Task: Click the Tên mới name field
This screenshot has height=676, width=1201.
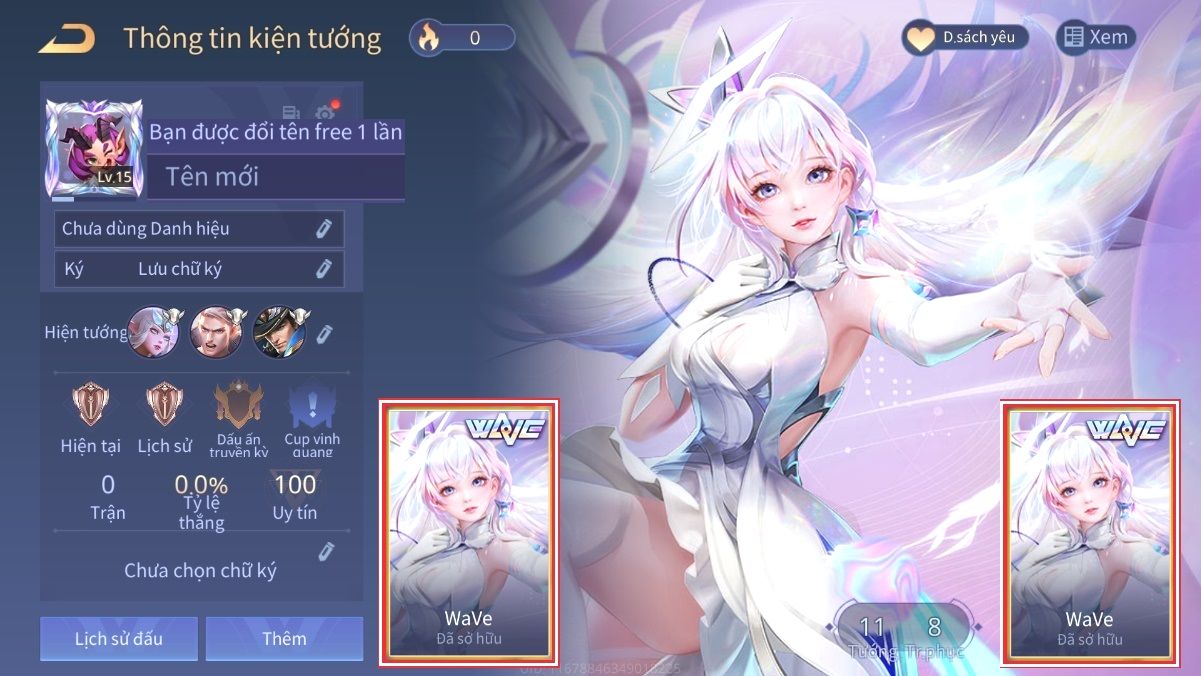Action: [x=276, y=177]
